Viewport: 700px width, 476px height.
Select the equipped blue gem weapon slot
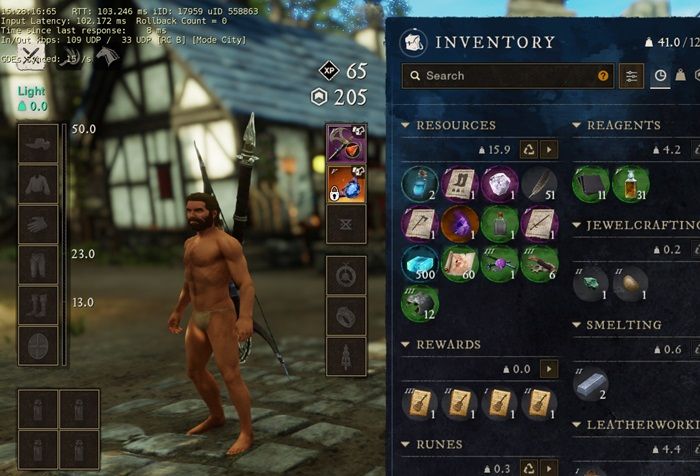coord(345,186)
